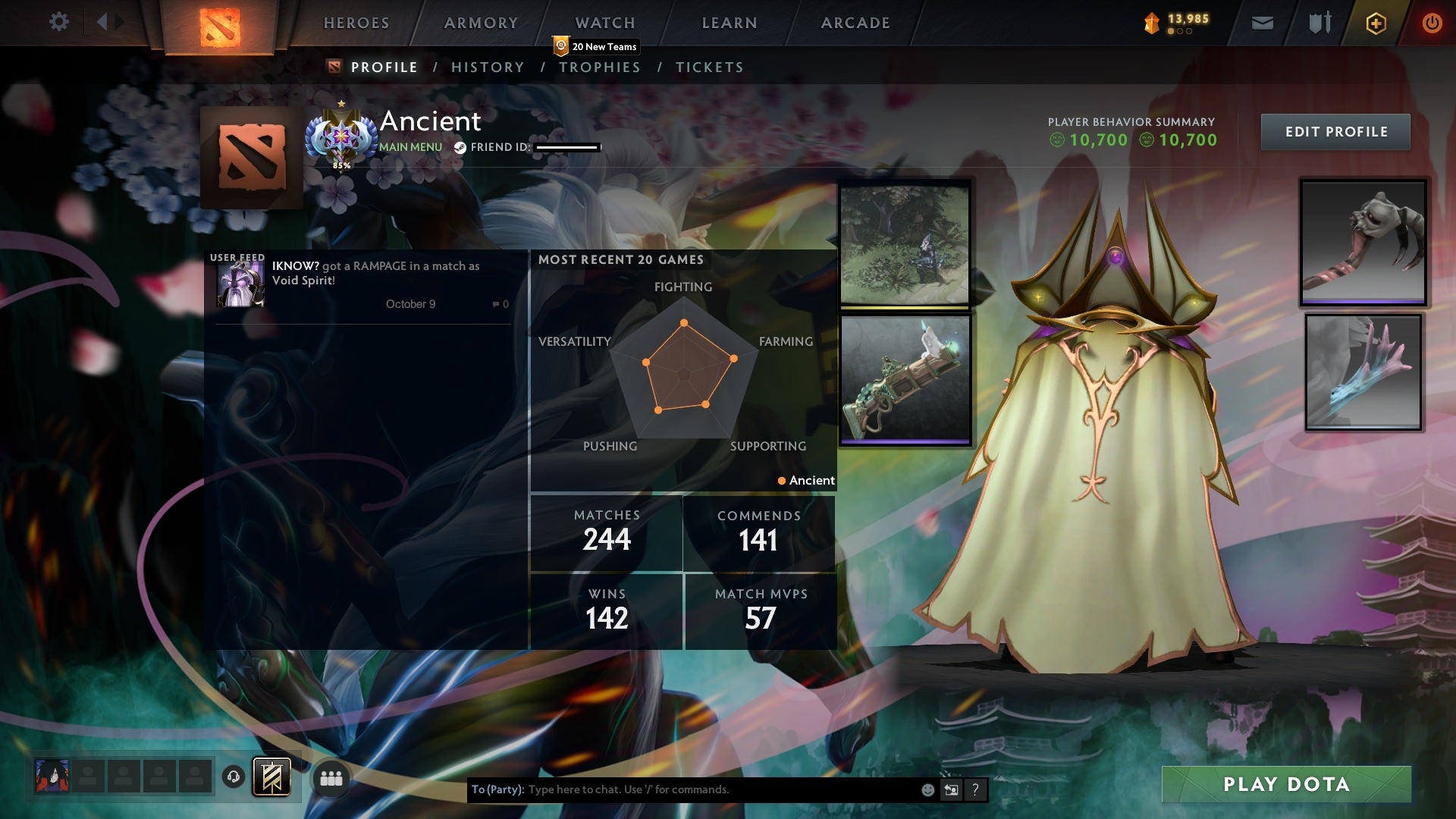Open the mail inbox icon
This screenshot has width=1456, height=819.
coord(1263,23)
